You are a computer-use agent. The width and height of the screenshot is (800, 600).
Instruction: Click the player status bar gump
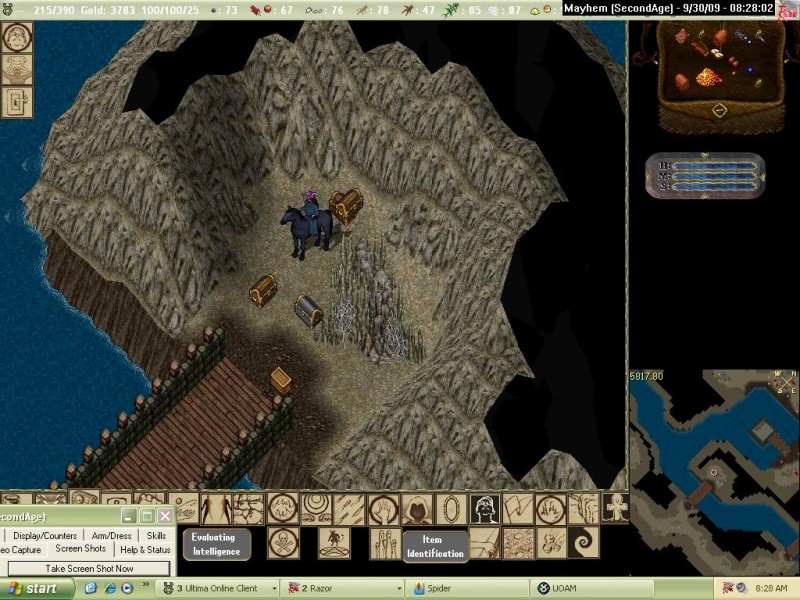pyautogui.click(x=704, y=171)
